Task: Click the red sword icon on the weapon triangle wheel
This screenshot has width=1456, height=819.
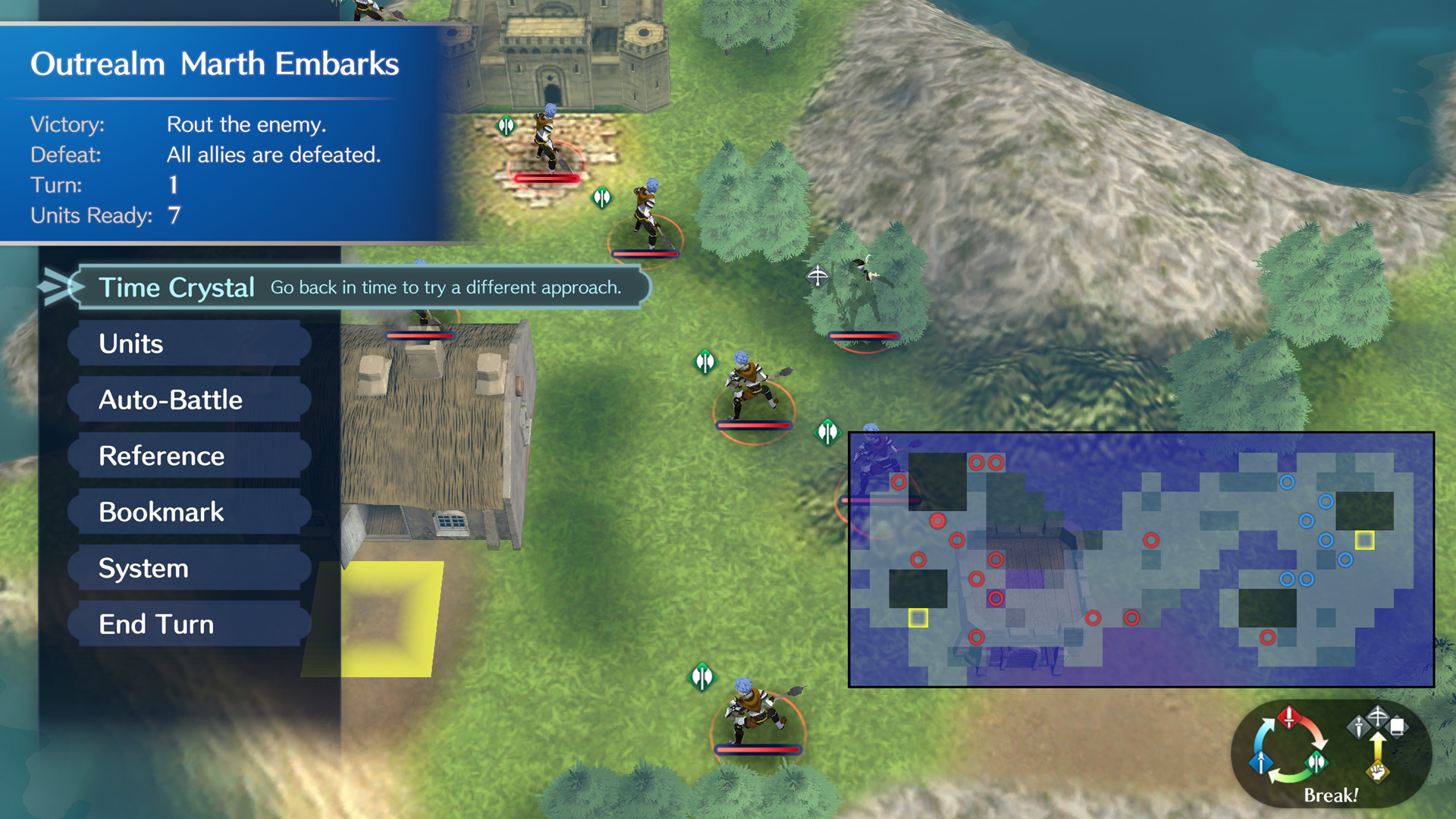Action: (1289, 718)
